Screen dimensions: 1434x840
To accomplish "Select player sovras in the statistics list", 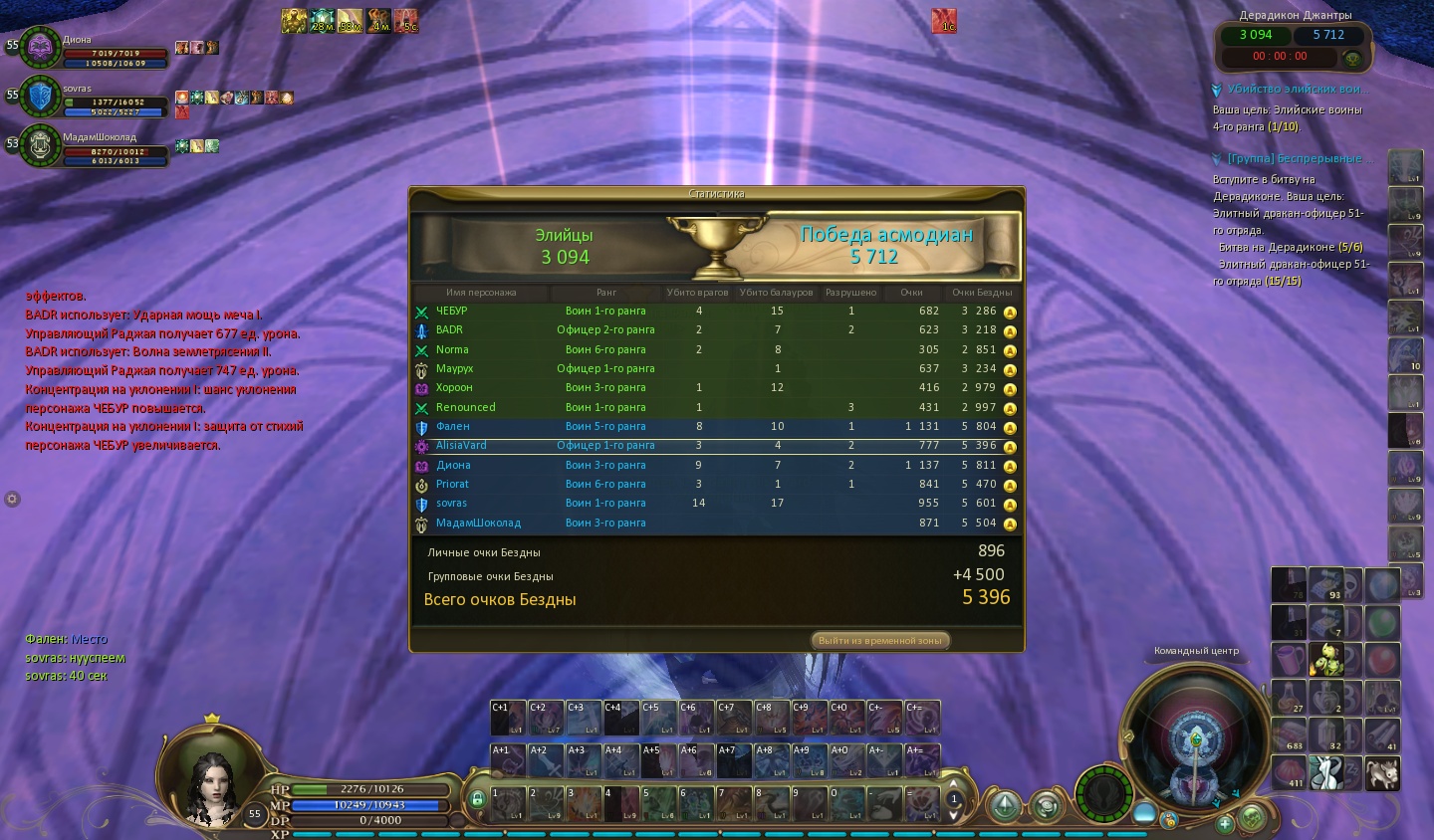I will click(717, 504).
